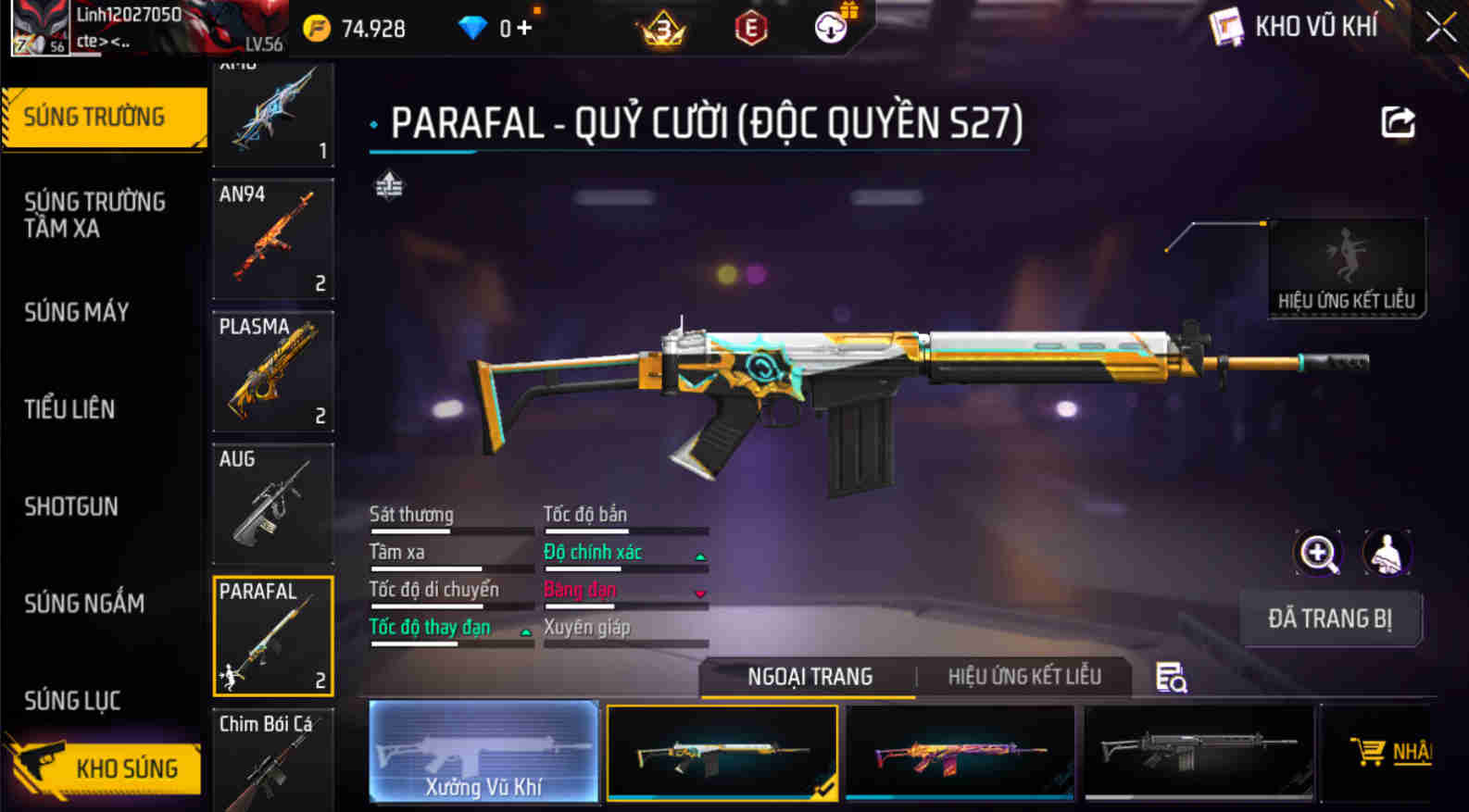Click the red Evo E badge icon
Viewport: 1469px width, 812px height.
point(750,28)
